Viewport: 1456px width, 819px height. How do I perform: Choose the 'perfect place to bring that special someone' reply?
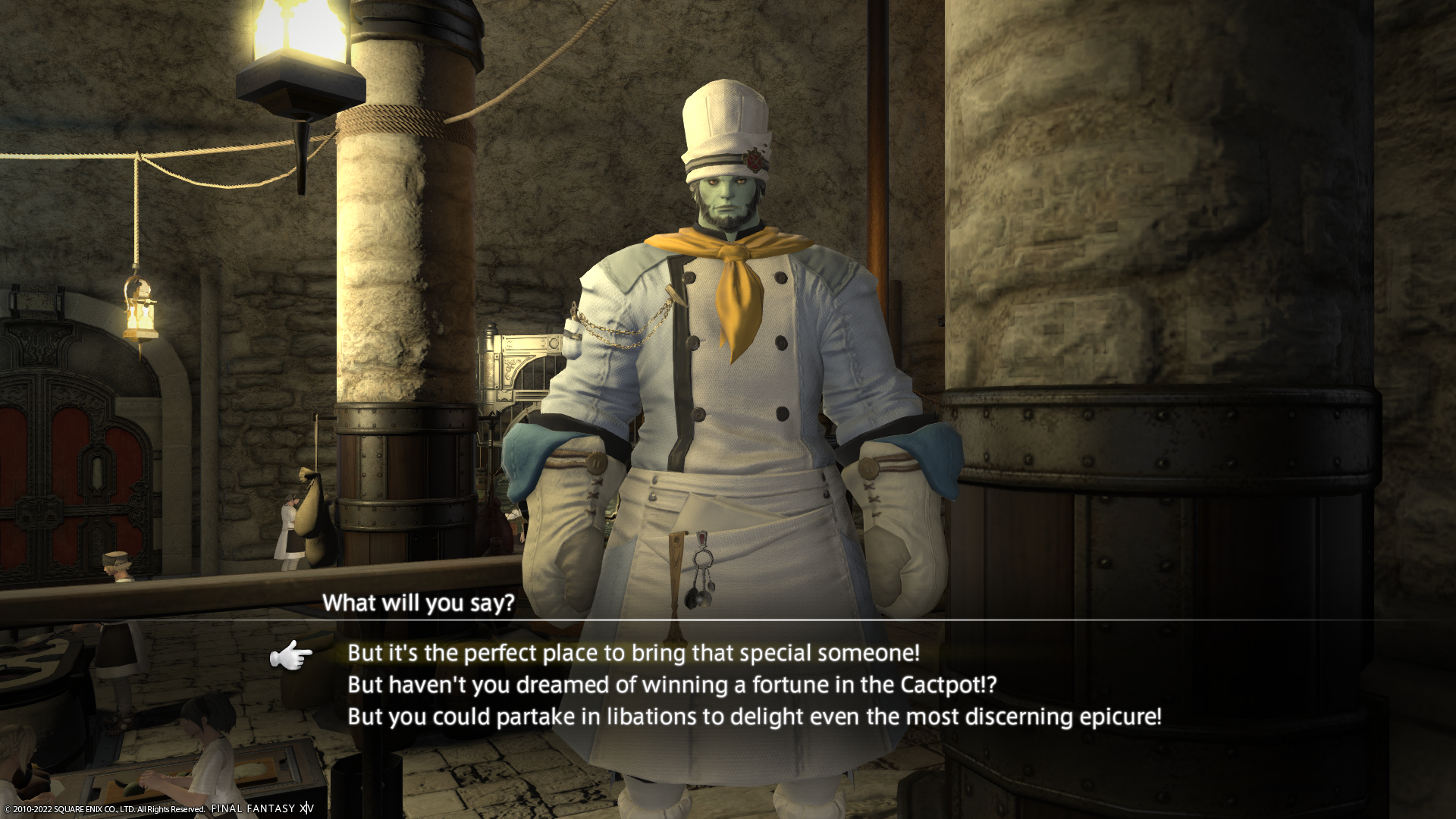click(633, 653)
